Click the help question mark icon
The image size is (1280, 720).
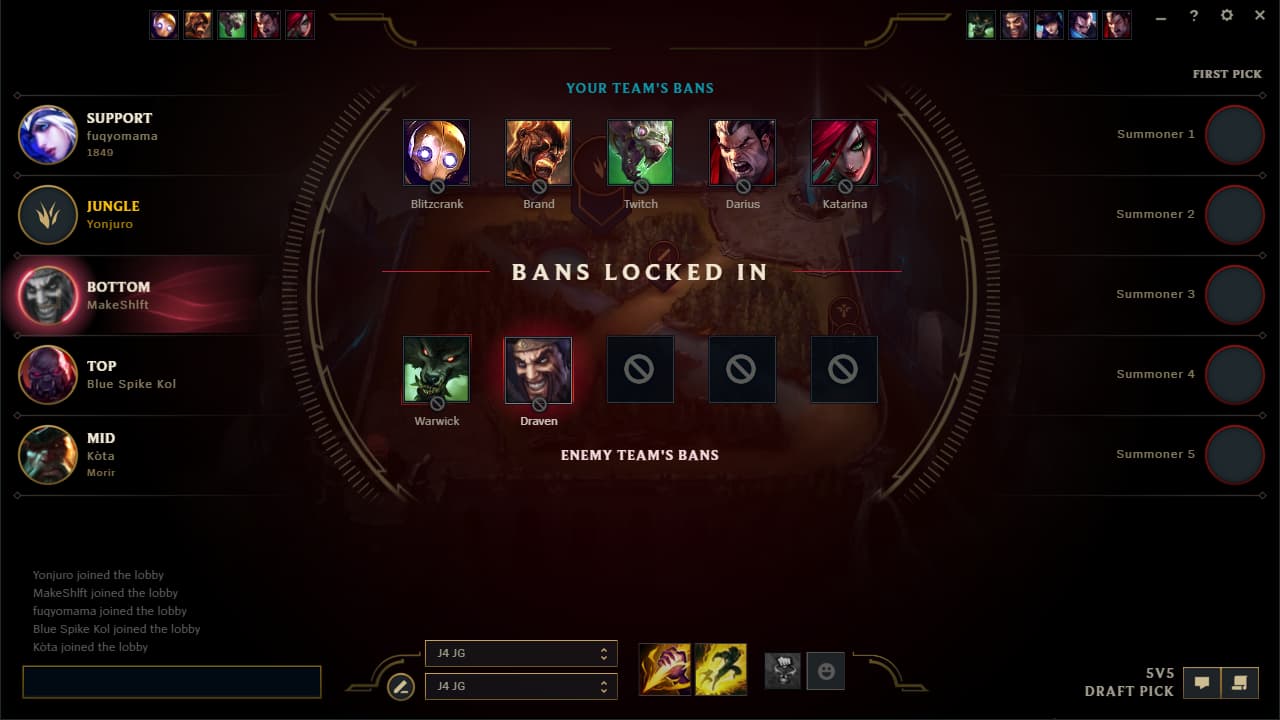pyautogui.click(x=1193, y=15)
